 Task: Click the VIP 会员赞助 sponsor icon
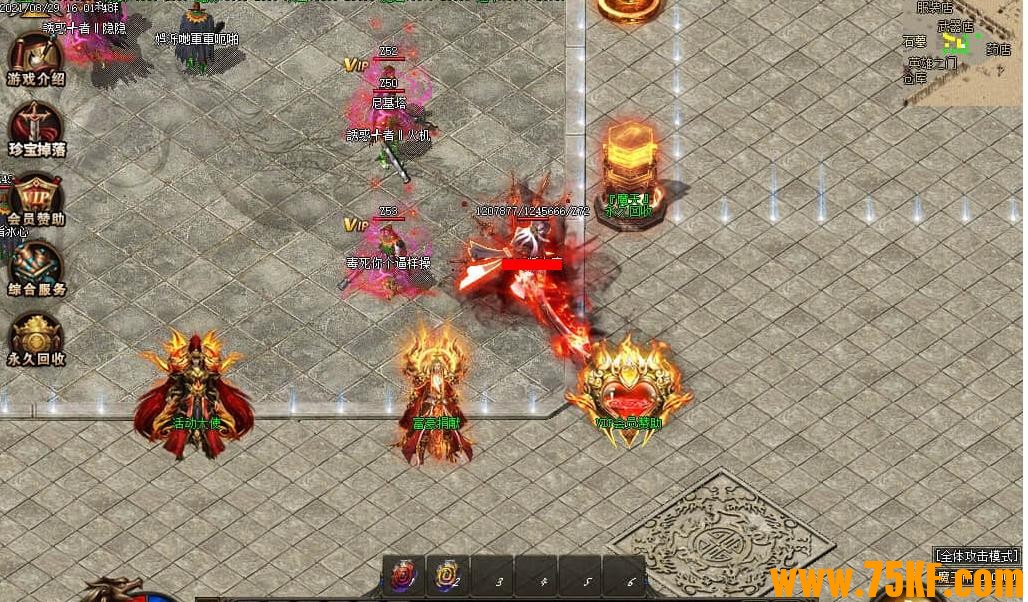click(36, 198)
